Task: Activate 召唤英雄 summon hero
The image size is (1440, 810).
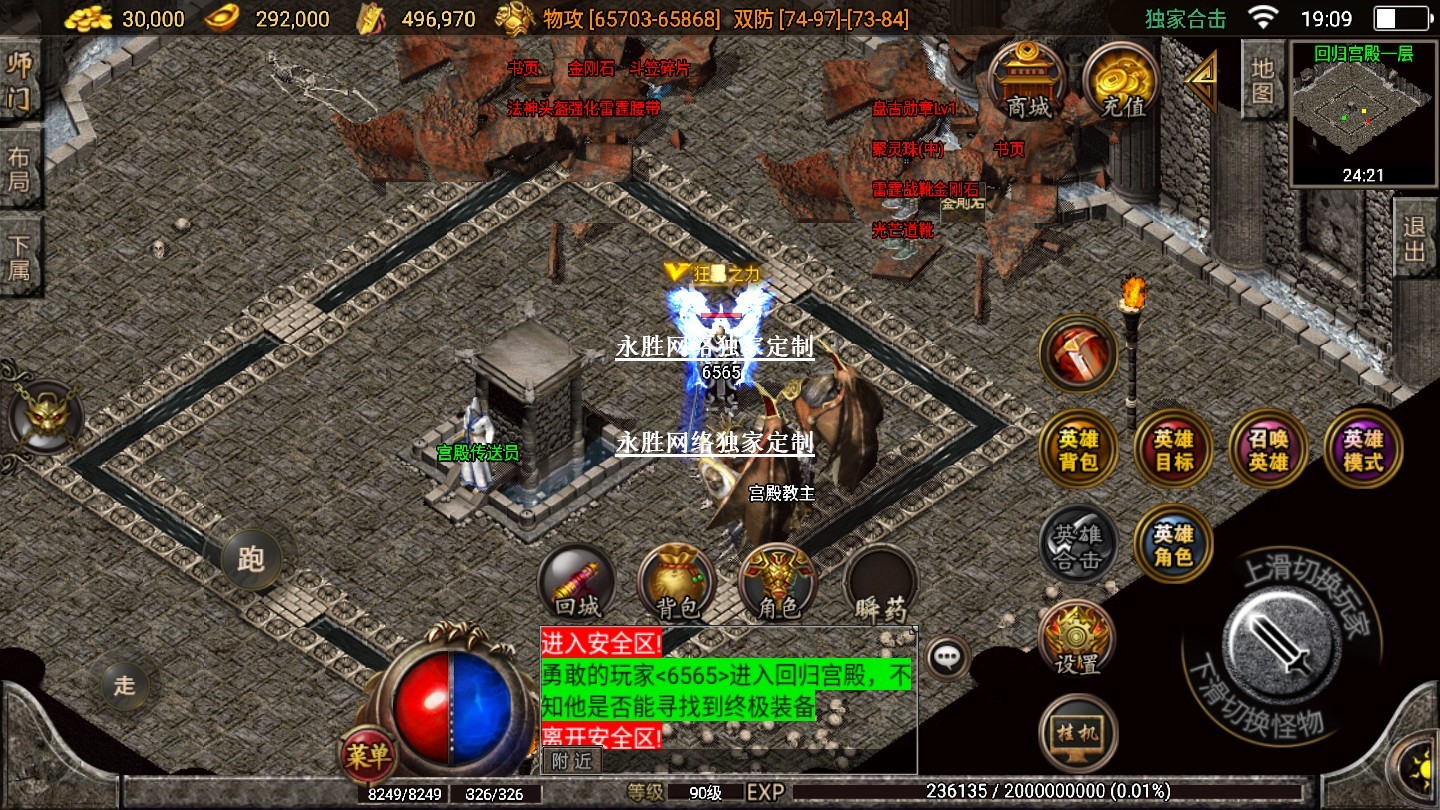Action: click(x=1268, y=450)
